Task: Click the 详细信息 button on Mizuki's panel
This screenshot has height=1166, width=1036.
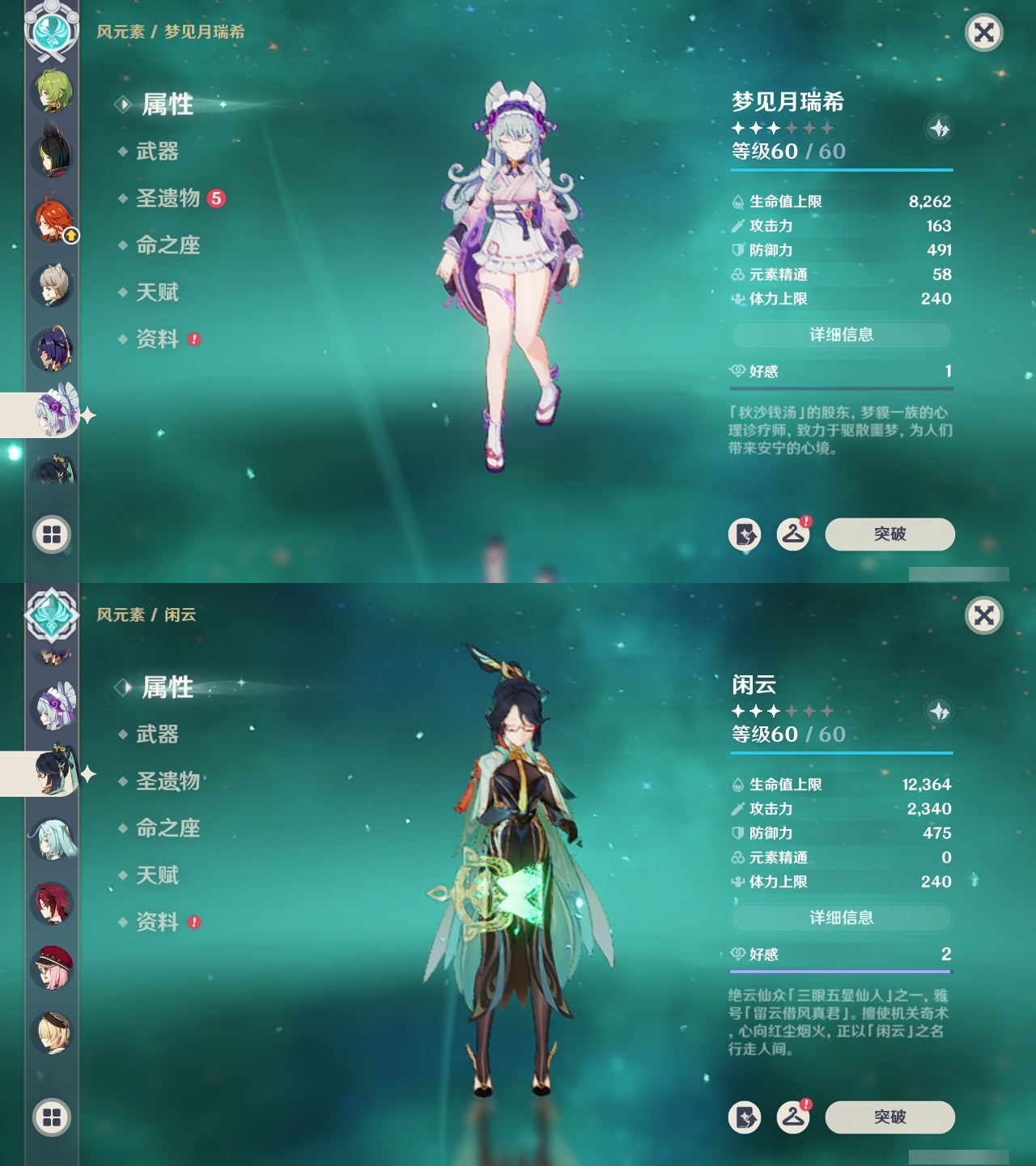Action: [x=841, y=335]
